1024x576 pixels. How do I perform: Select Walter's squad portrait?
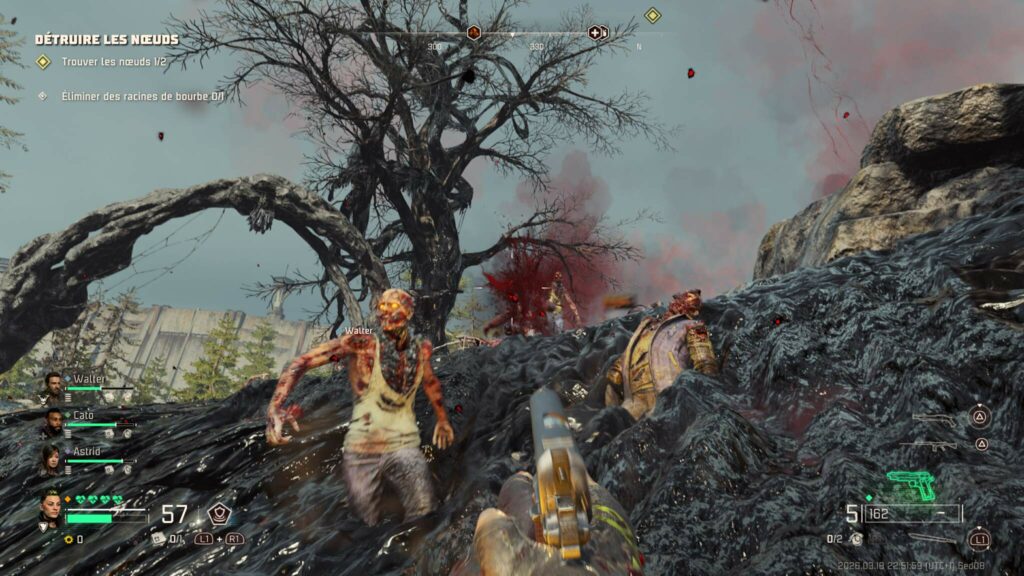52,385
